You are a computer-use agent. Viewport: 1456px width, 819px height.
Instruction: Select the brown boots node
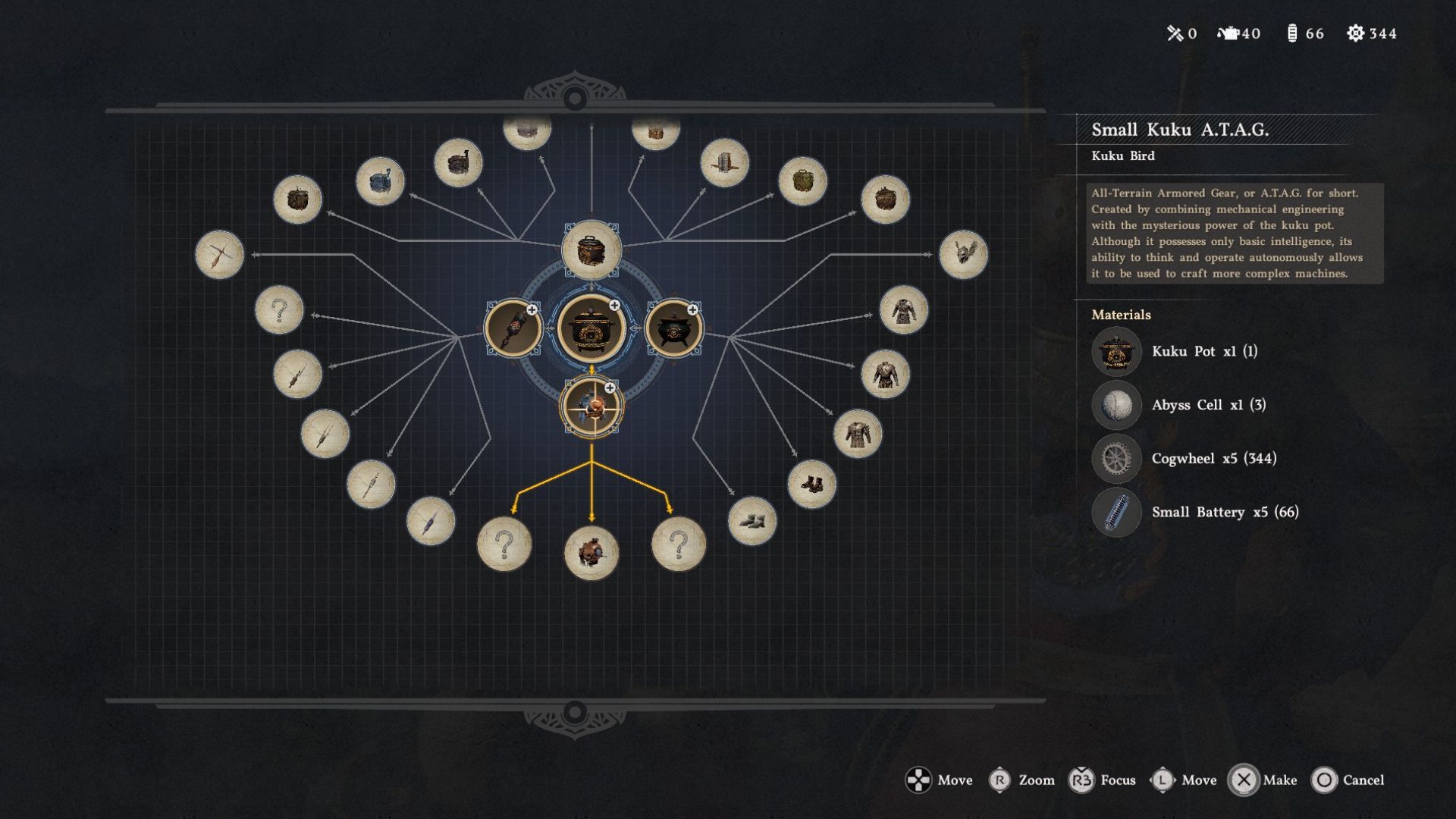(811, 484)
